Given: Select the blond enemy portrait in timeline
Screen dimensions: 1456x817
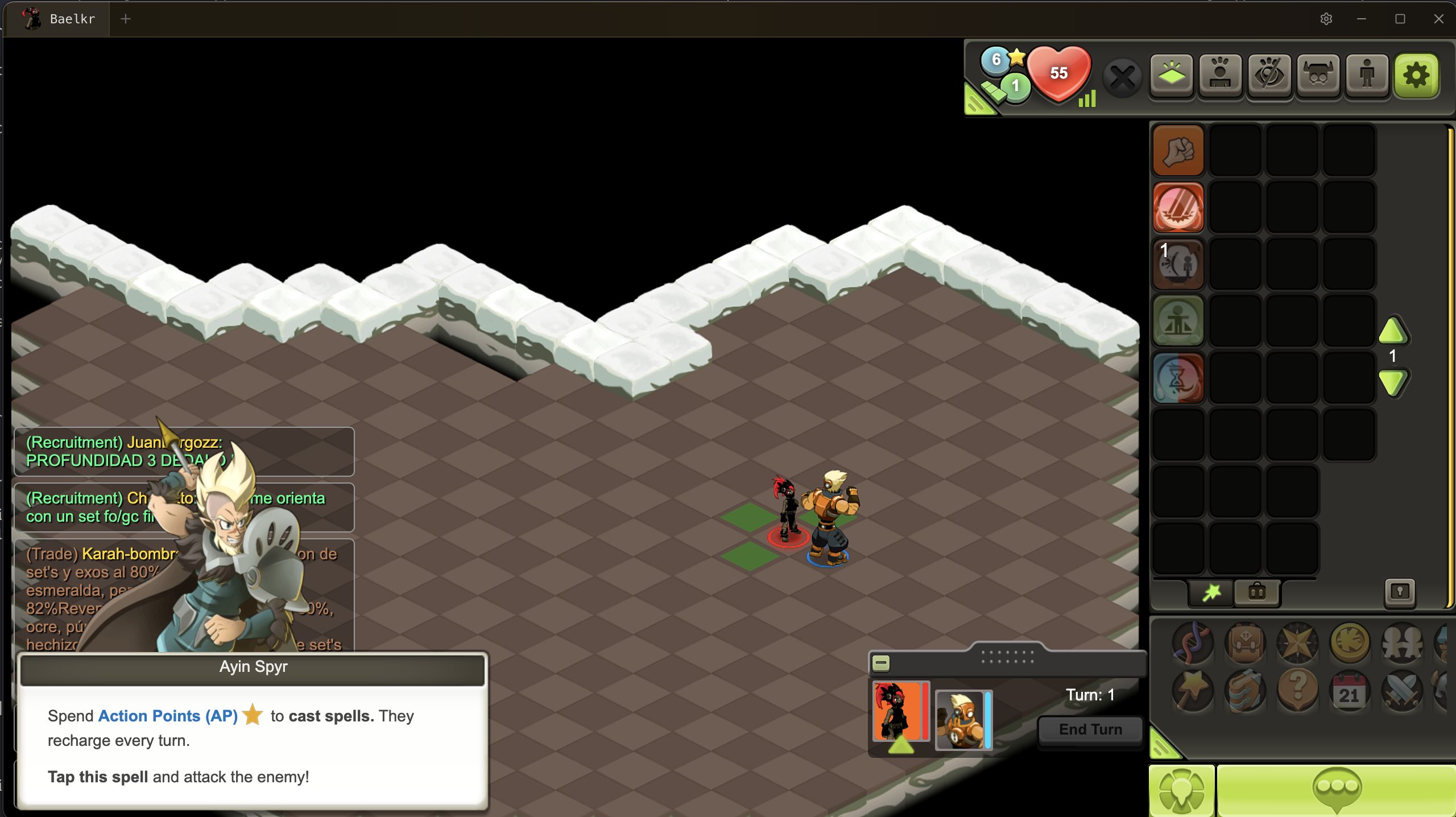Looking at the screenshot, I should click(962, 719).
